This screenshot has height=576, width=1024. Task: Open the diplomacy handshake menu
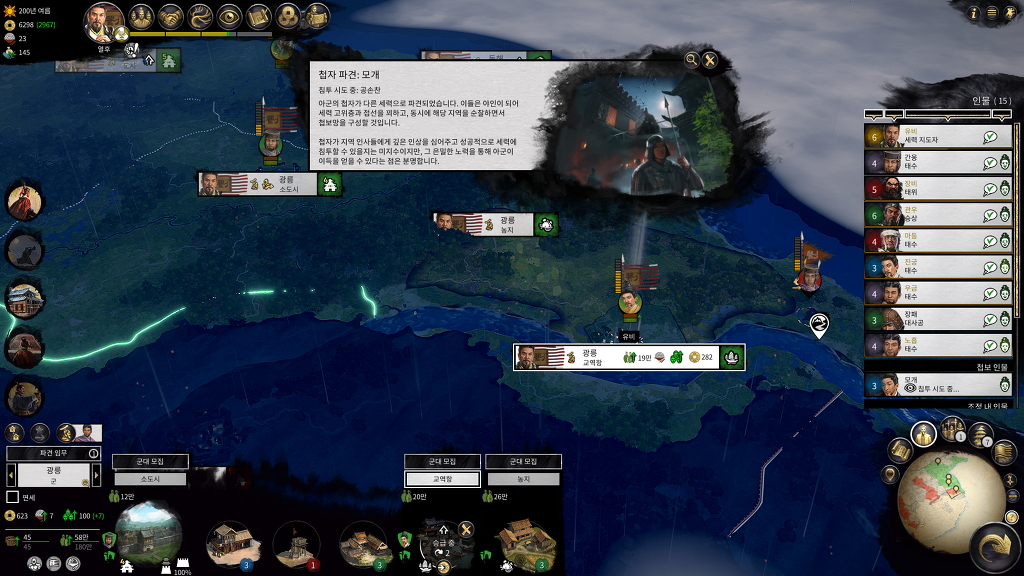tap(171, 16)
